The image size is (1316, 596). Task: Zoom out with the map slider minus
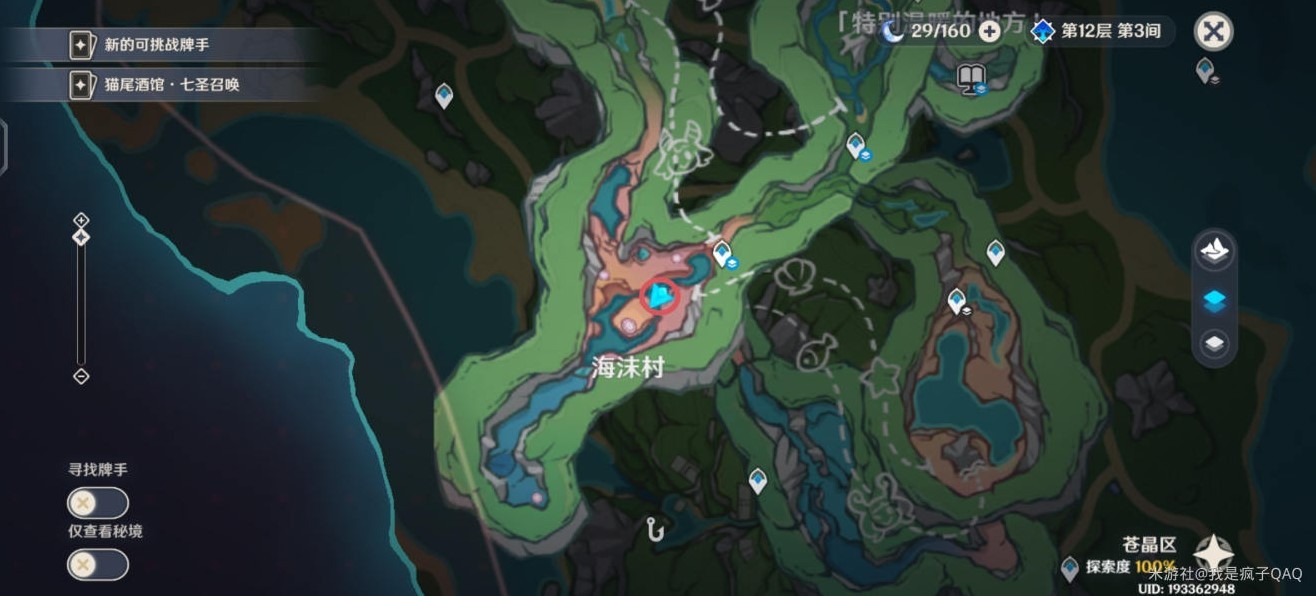81,376
